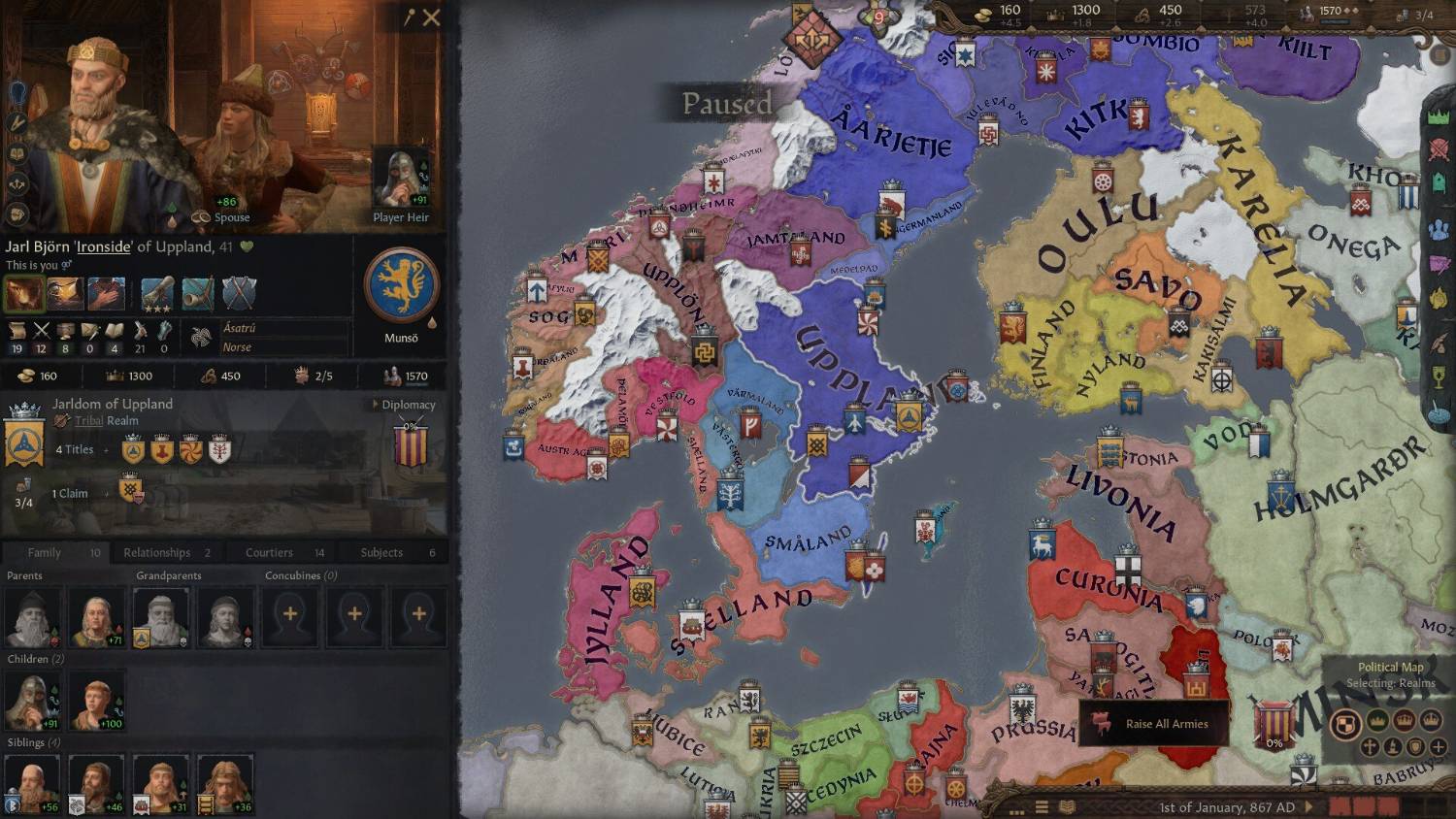Viewport: 1456px width, 819px height.
Task: Open the Åarjetje realm label on map
Action: coord(890,133)
